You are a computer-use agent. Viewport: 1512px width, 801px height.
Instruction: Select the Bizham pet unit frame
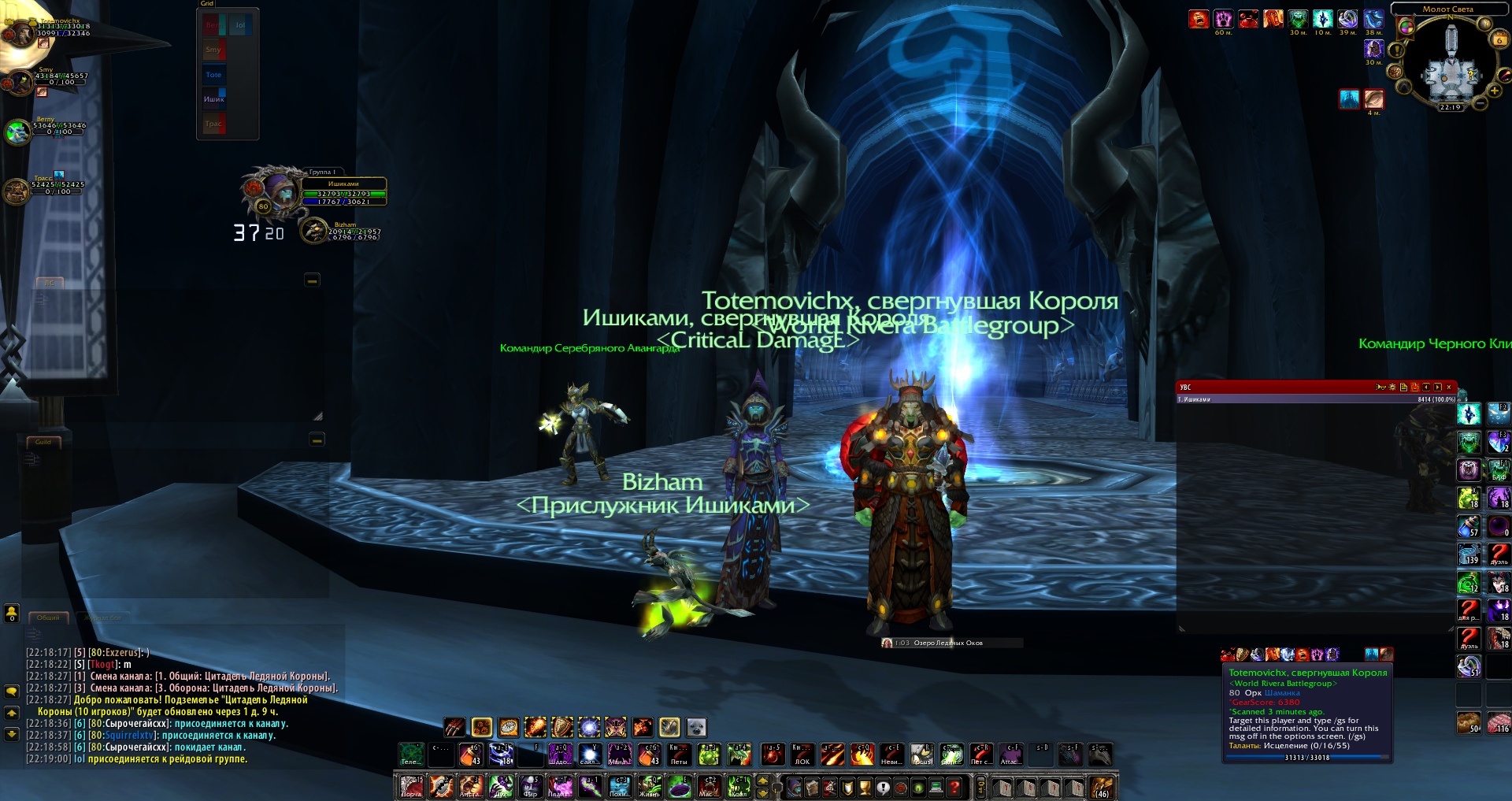(346, 231)
